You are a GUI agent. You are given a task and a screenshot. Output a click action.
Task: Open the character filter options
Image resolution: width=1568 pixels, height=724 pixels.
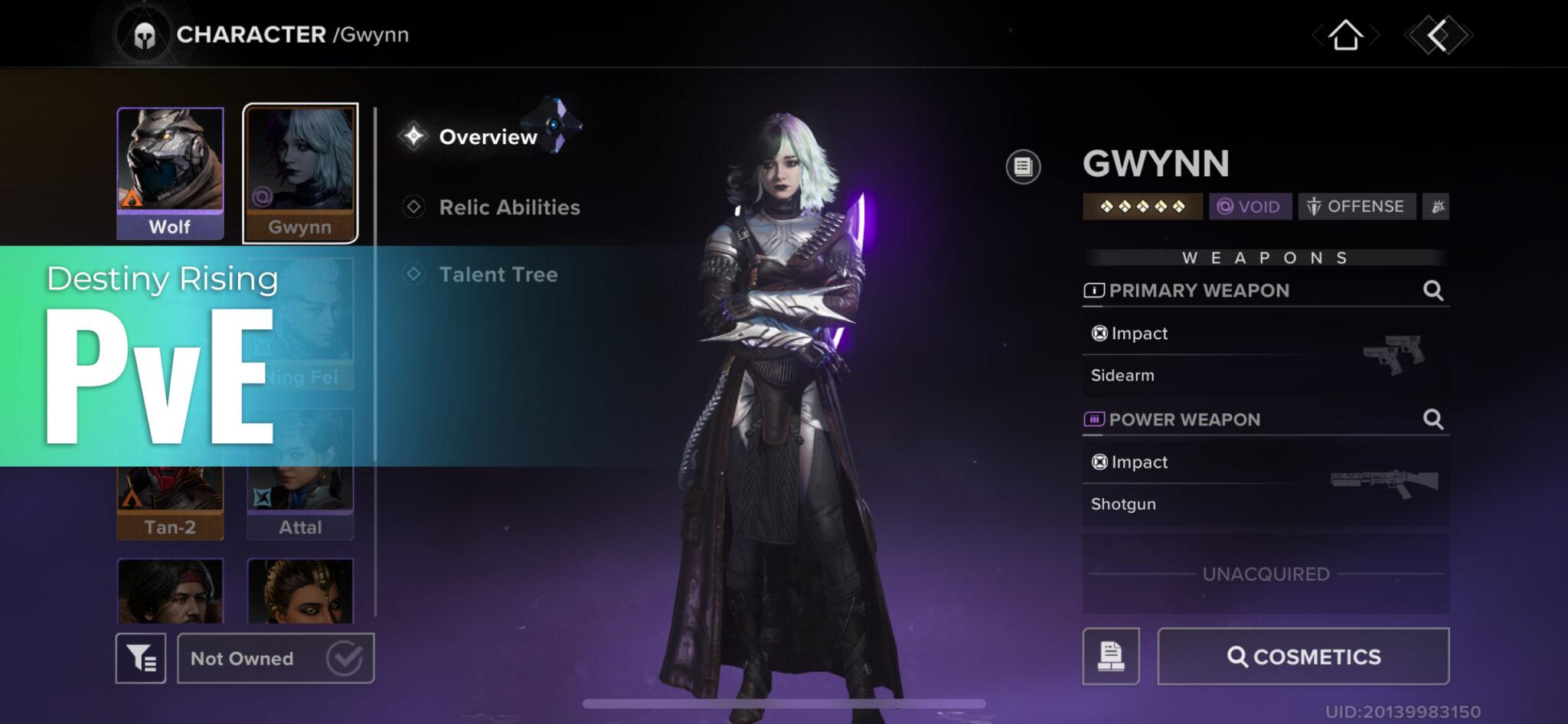tap(142, 657)
